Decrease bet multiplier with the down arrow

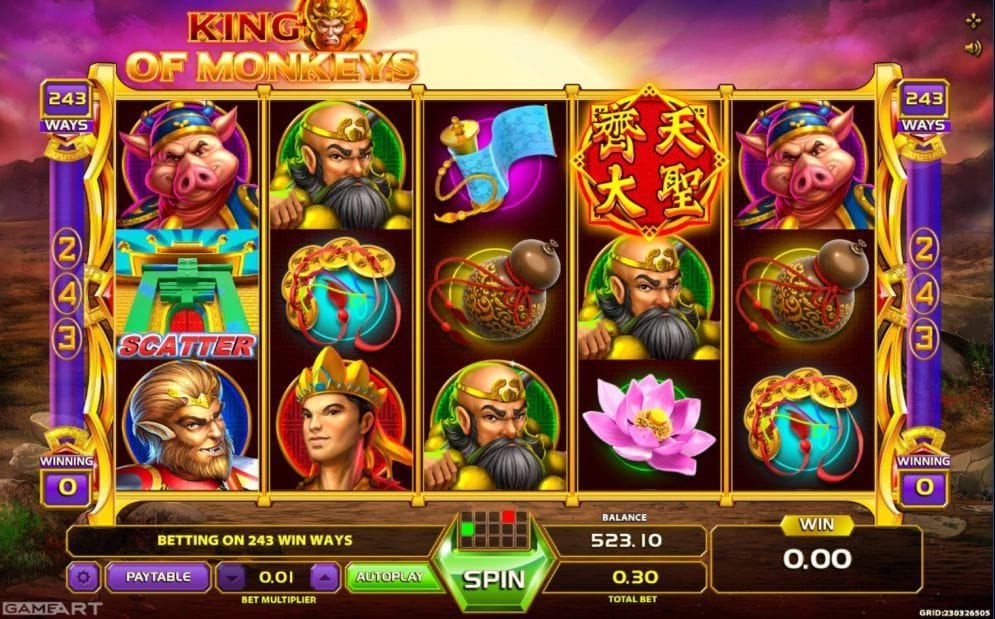231,577
